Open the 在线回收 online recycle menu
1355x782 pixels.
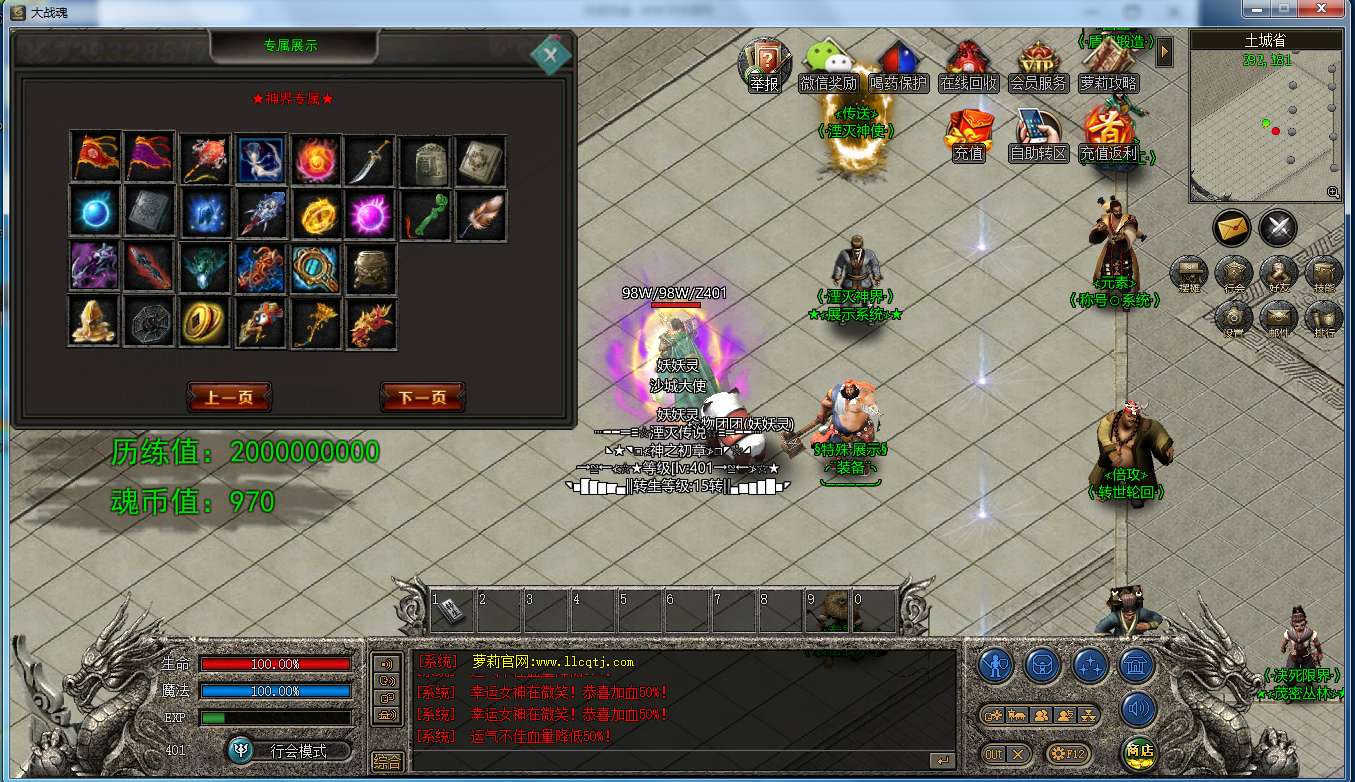point(968,65)
